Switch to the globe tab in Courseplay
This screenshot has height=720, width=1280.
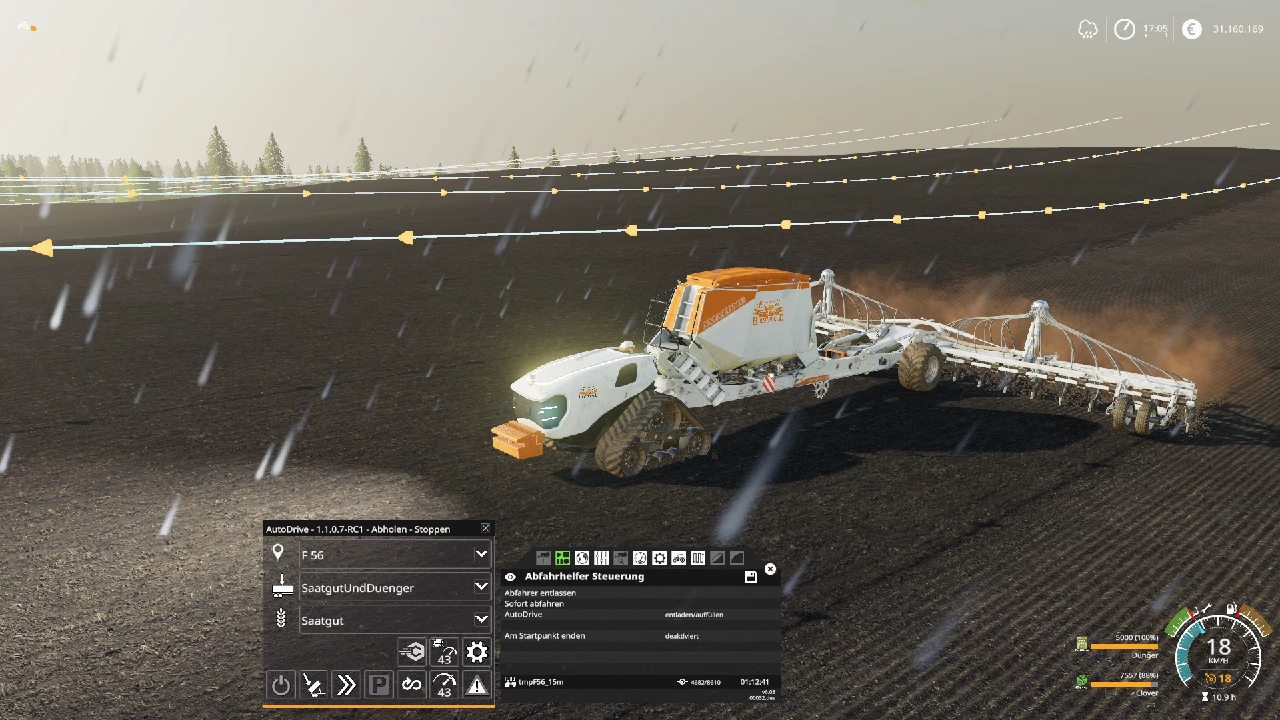coord(582,558)
